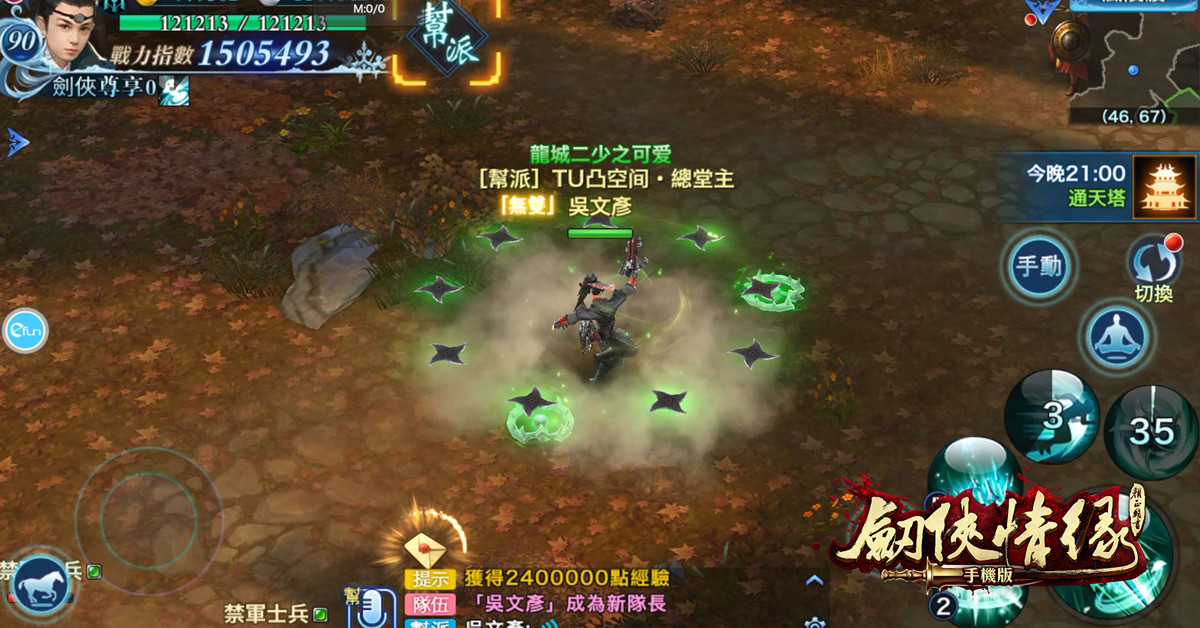Tap the 切換 switch button
Screen dimensions: 1200x628
pos(1153,264)
